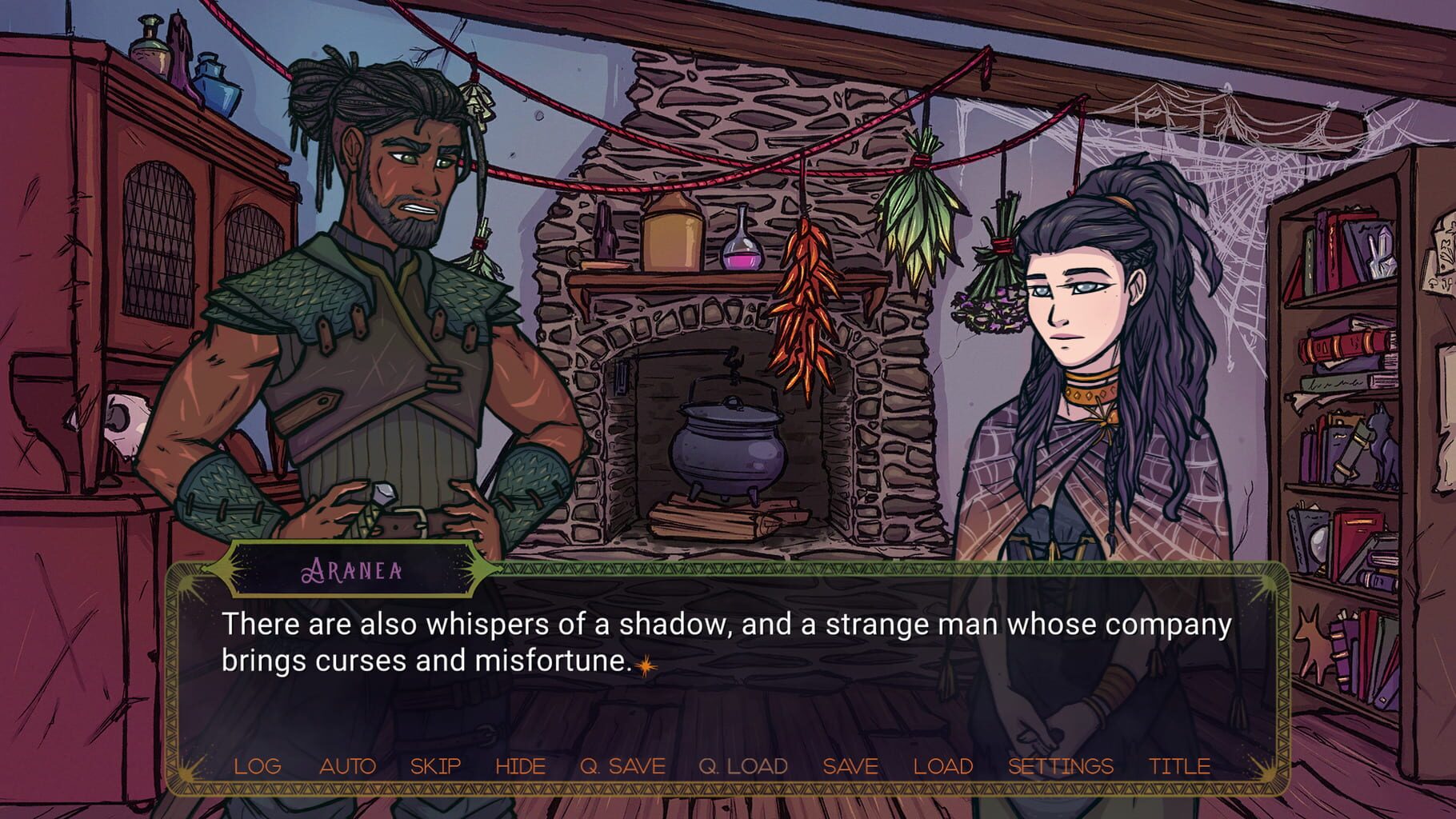Trigger Q. LOAD to restore quick save
Viewport: 1456px width, 819px height.
pyautogui.click(x=742, y=765)
